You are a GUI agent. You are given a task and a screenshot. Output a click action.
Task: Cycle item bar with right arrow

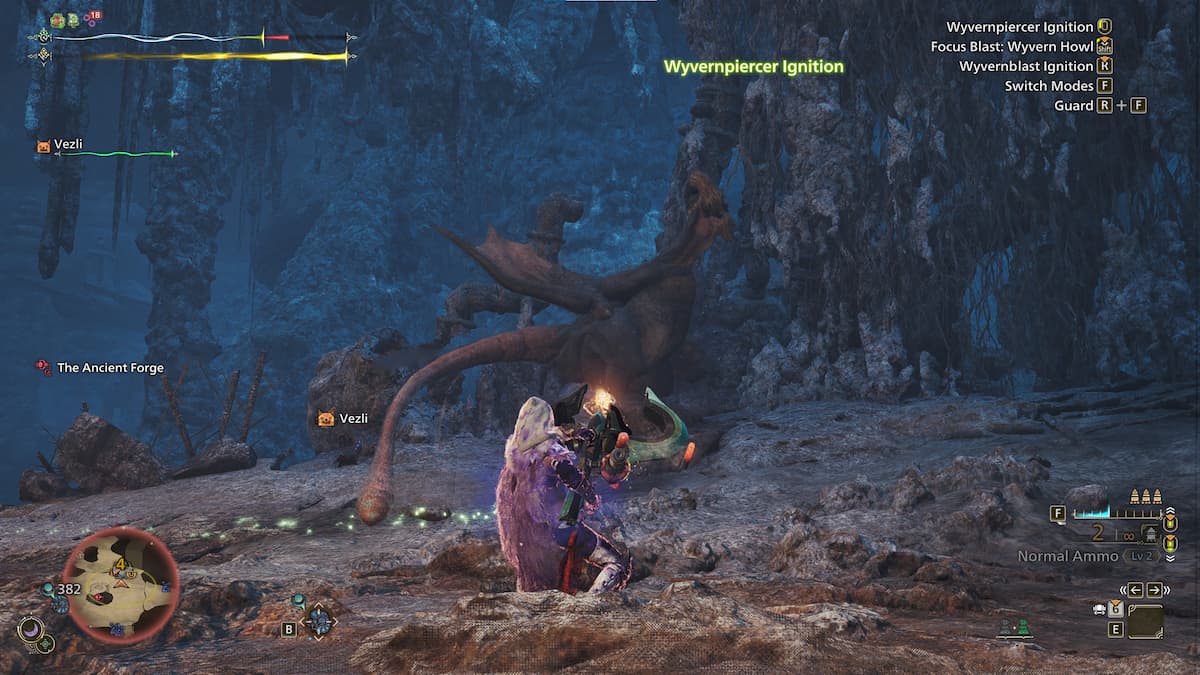tap(1154, 589)
